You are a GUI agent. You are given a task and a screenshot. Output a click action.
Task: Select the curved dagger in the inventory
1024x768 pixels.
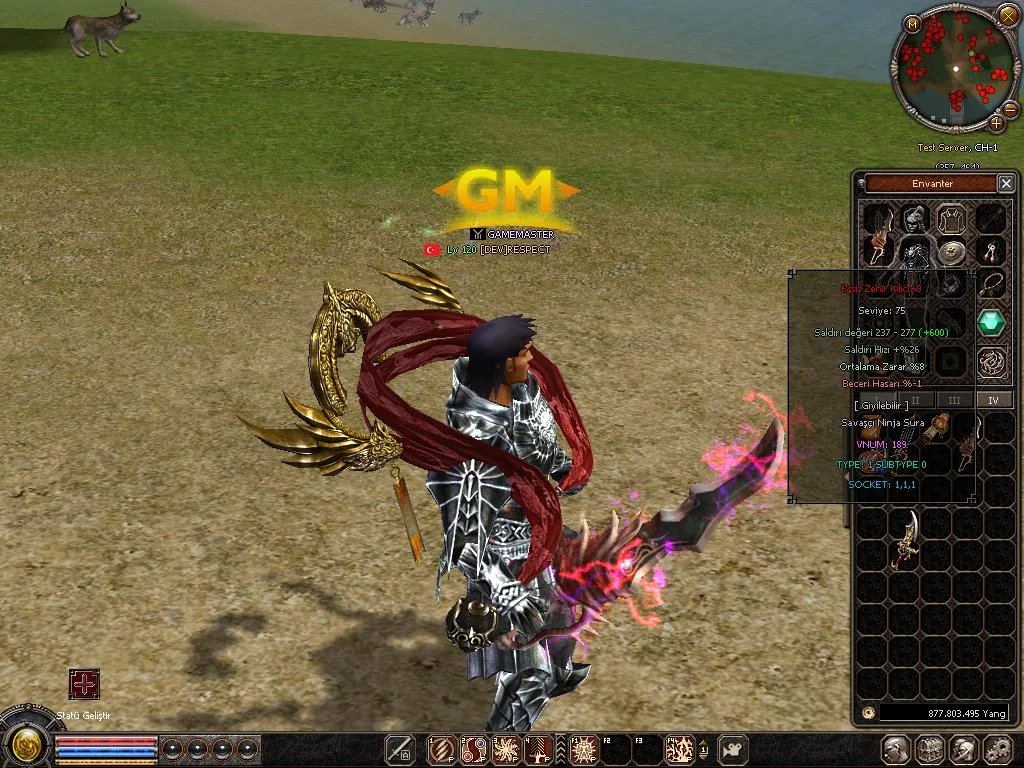click(x=907, y=537)
